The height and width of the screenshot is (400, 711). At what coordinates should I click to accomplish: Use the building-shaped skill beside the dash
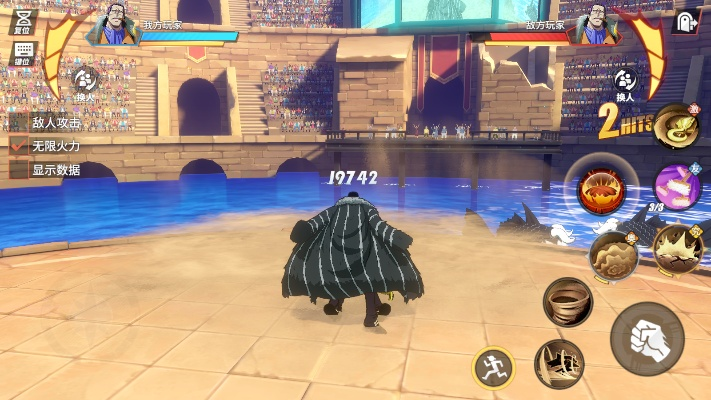point(558,363)
